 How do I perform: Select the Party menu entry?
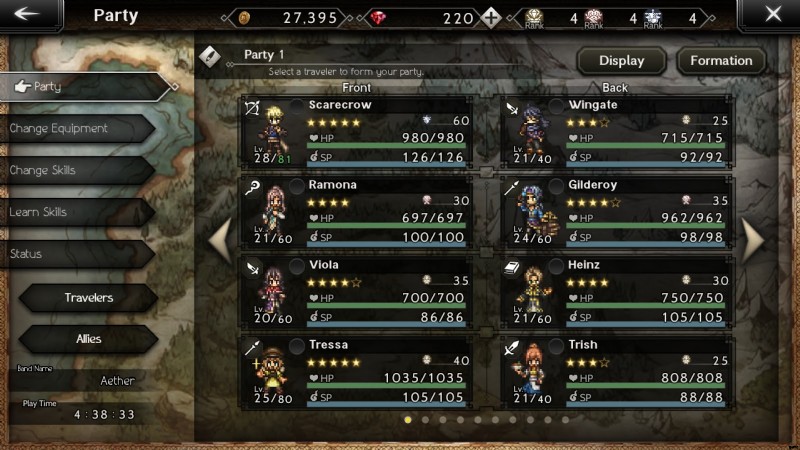pos(85,87)
